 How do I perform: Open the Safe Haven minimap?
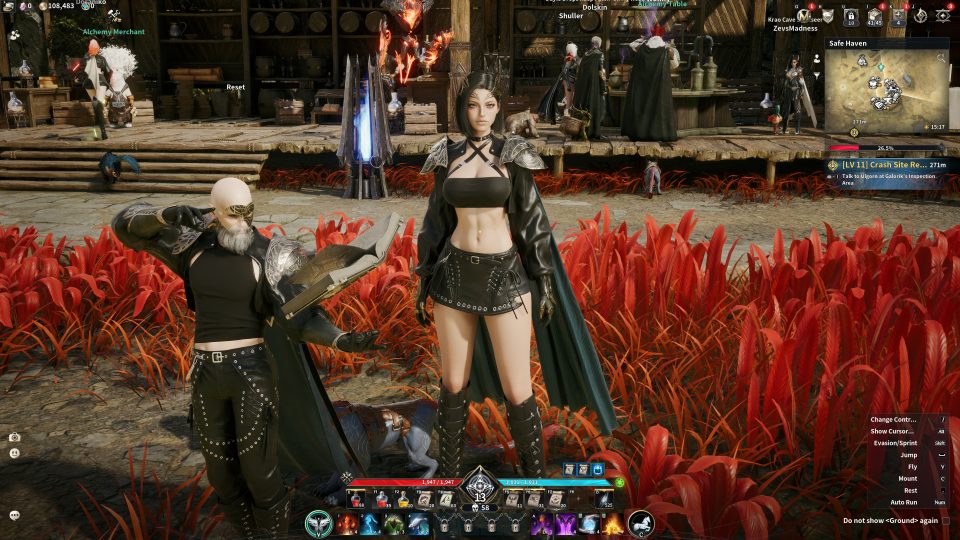[x=886, y=92]
